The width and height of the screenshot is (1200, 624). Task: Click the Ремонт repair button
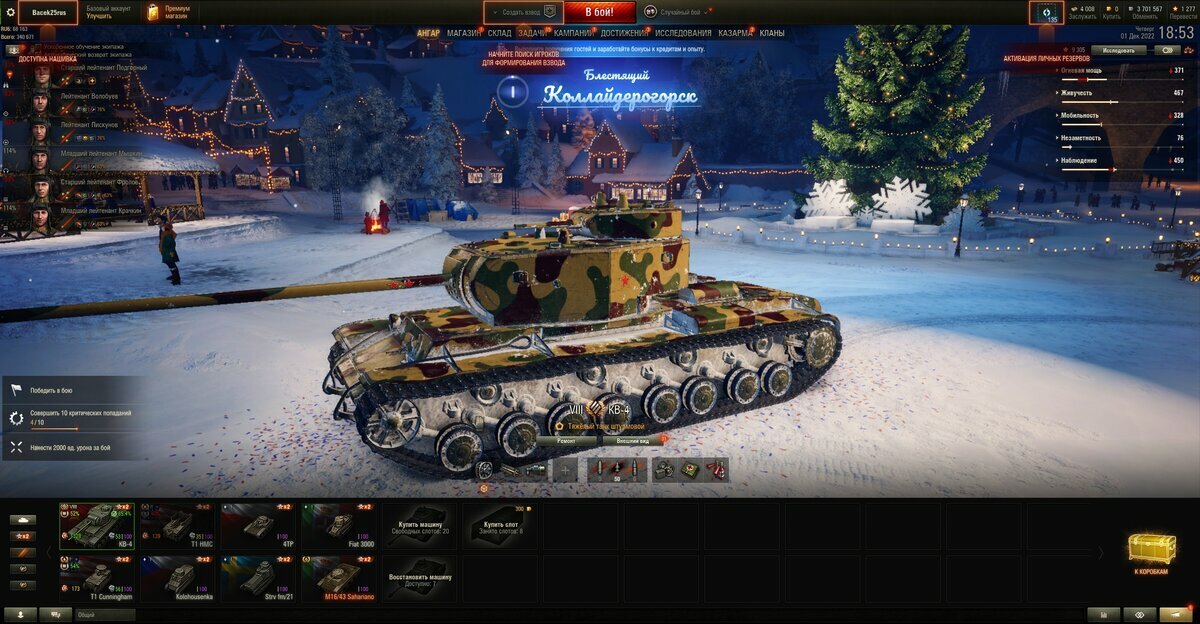pos(566,439)
